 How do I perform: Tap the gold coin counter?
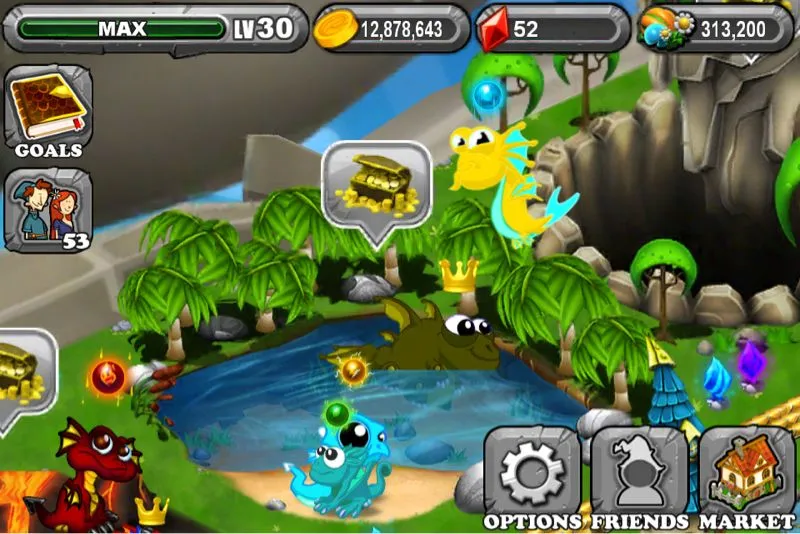391,29
